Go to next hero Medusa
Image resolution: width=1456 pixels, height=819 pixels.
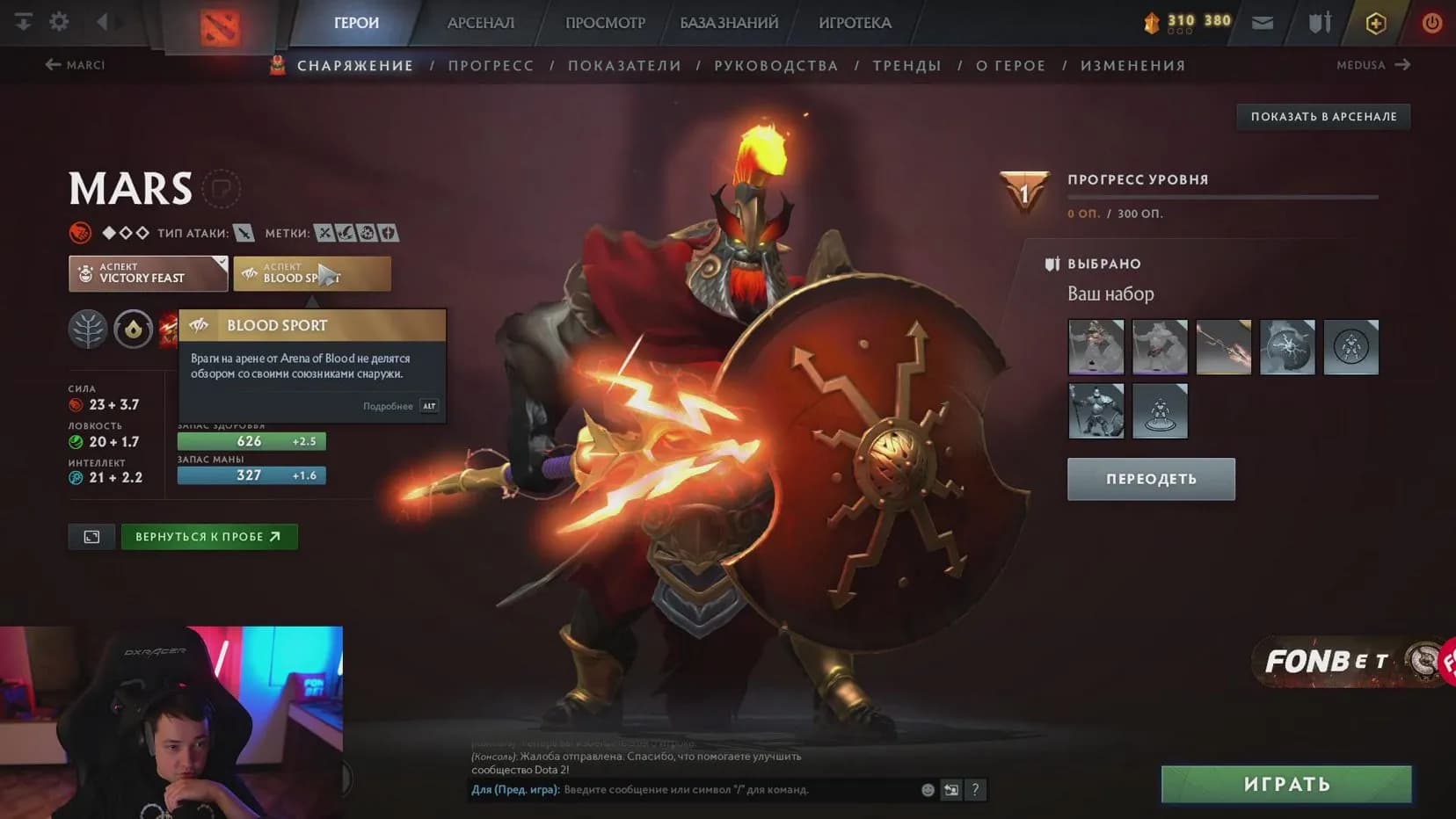1372,65
